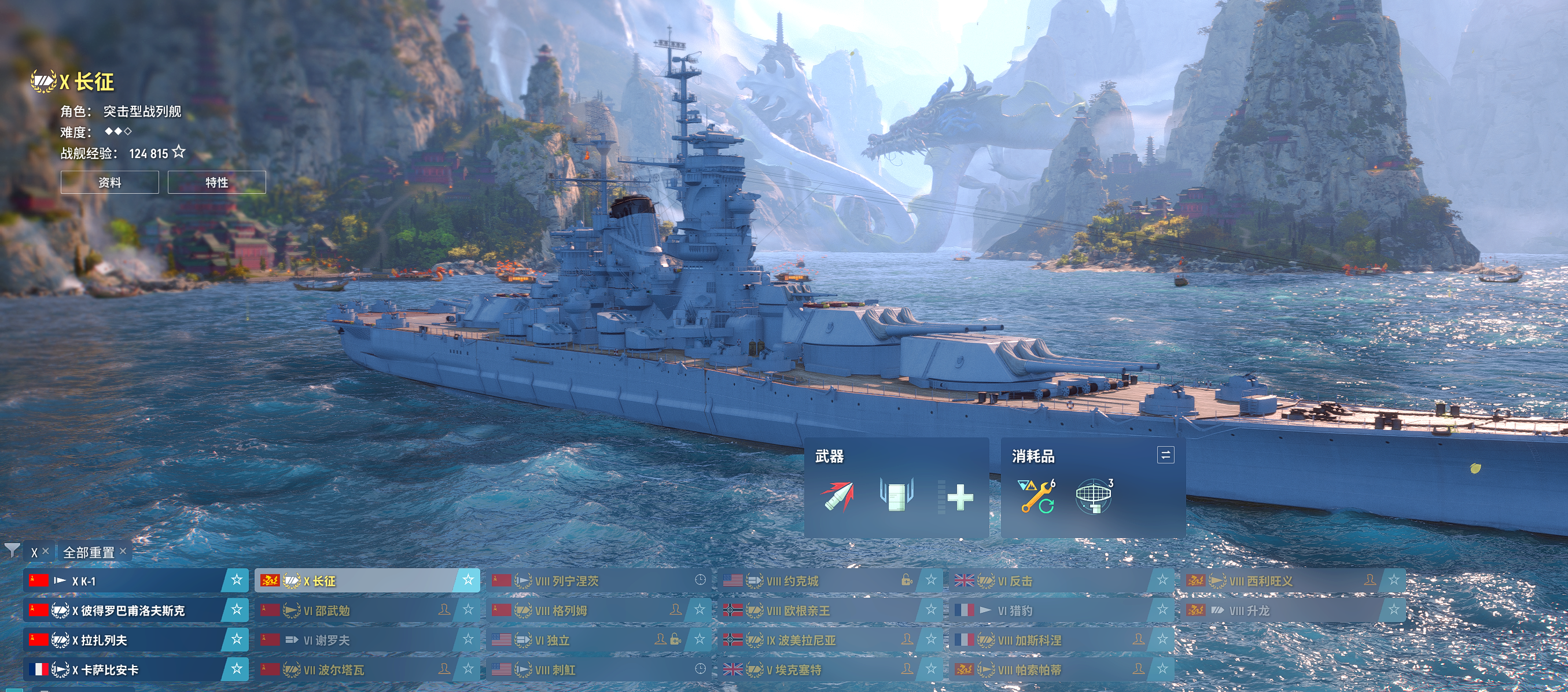Image resolution: width=1568 pixels, height=692 pixels.
Task: Select VIII 列宁涅茨 in the carousel
Action: click(x=584, y=581)
